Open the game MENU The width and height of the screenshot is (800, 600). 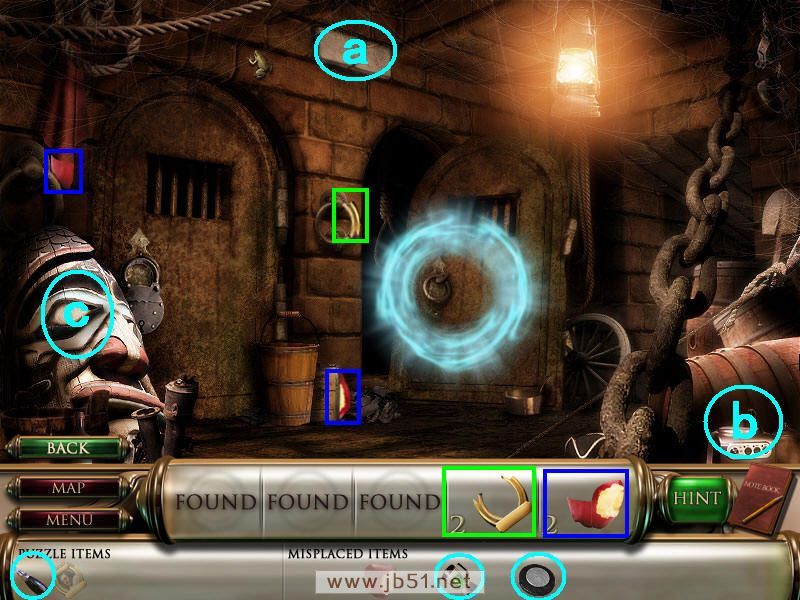pyautogui.click(x=68, y=520)
